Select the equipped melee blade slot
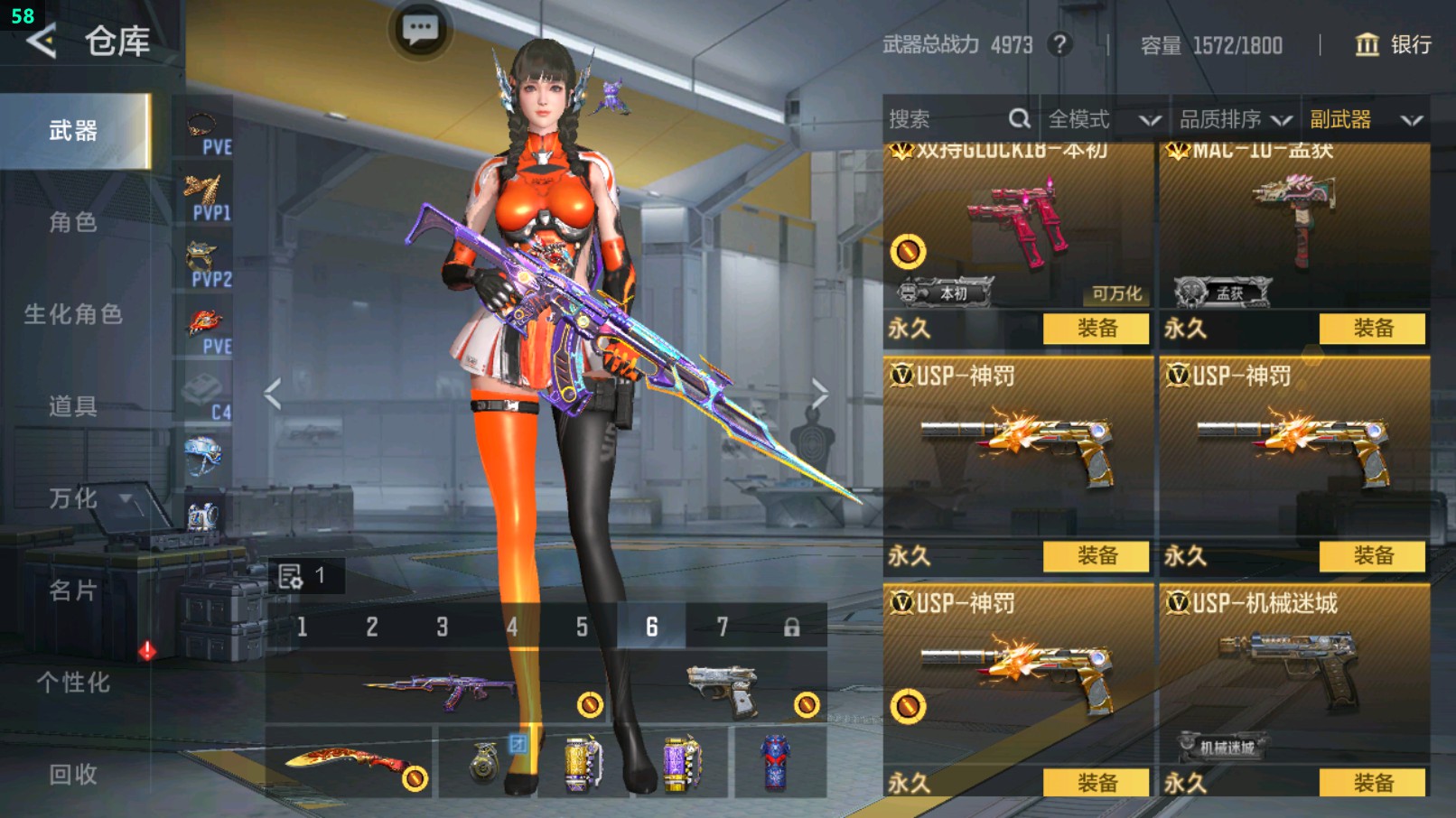The width and height of the screenshot is (1456, 818). click(350, 763)
